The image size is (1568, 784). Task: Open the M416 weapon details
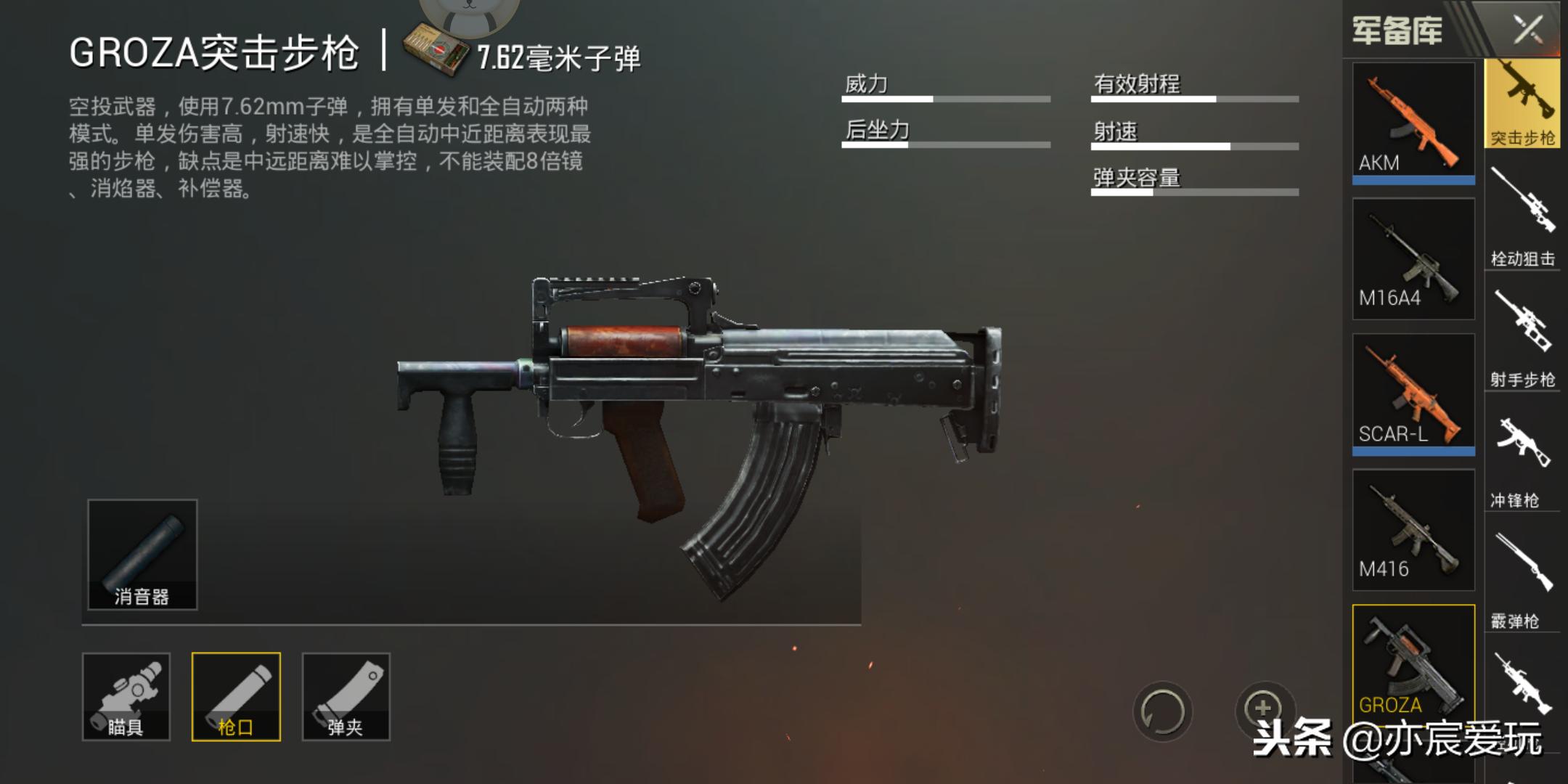tap(1413, 530)
